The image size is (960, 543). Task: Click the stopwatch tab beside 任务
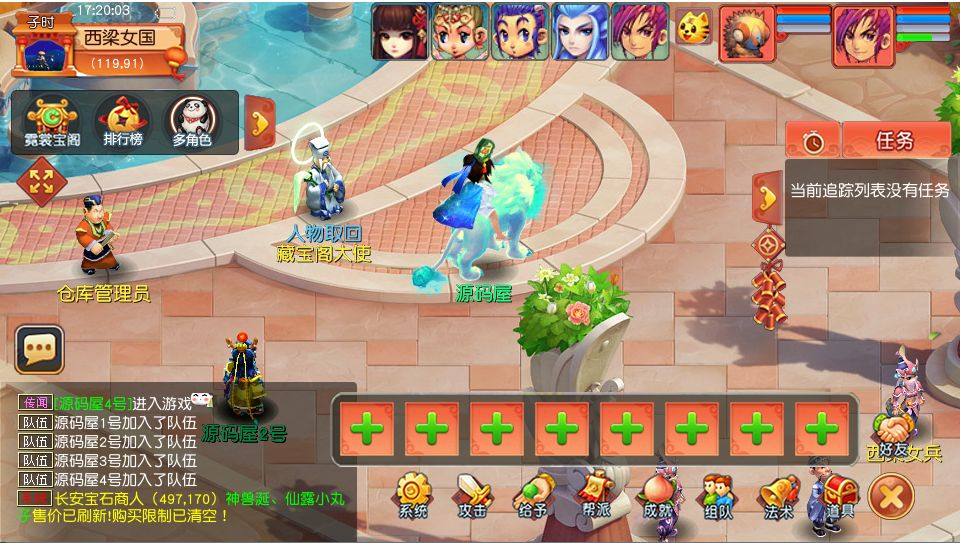[813, 141]
